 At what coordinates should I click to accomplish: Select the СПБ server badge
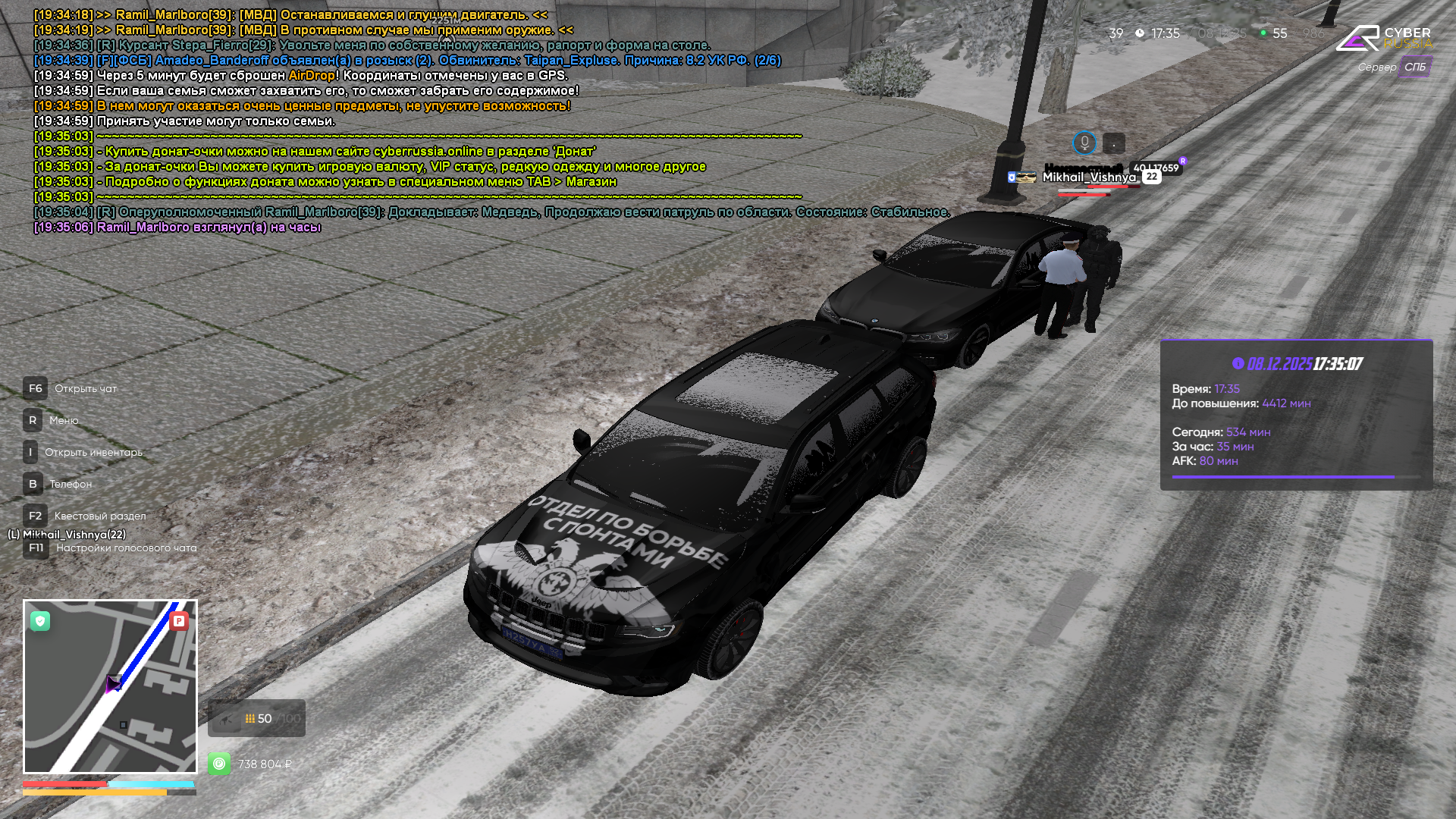[1414, 67]
